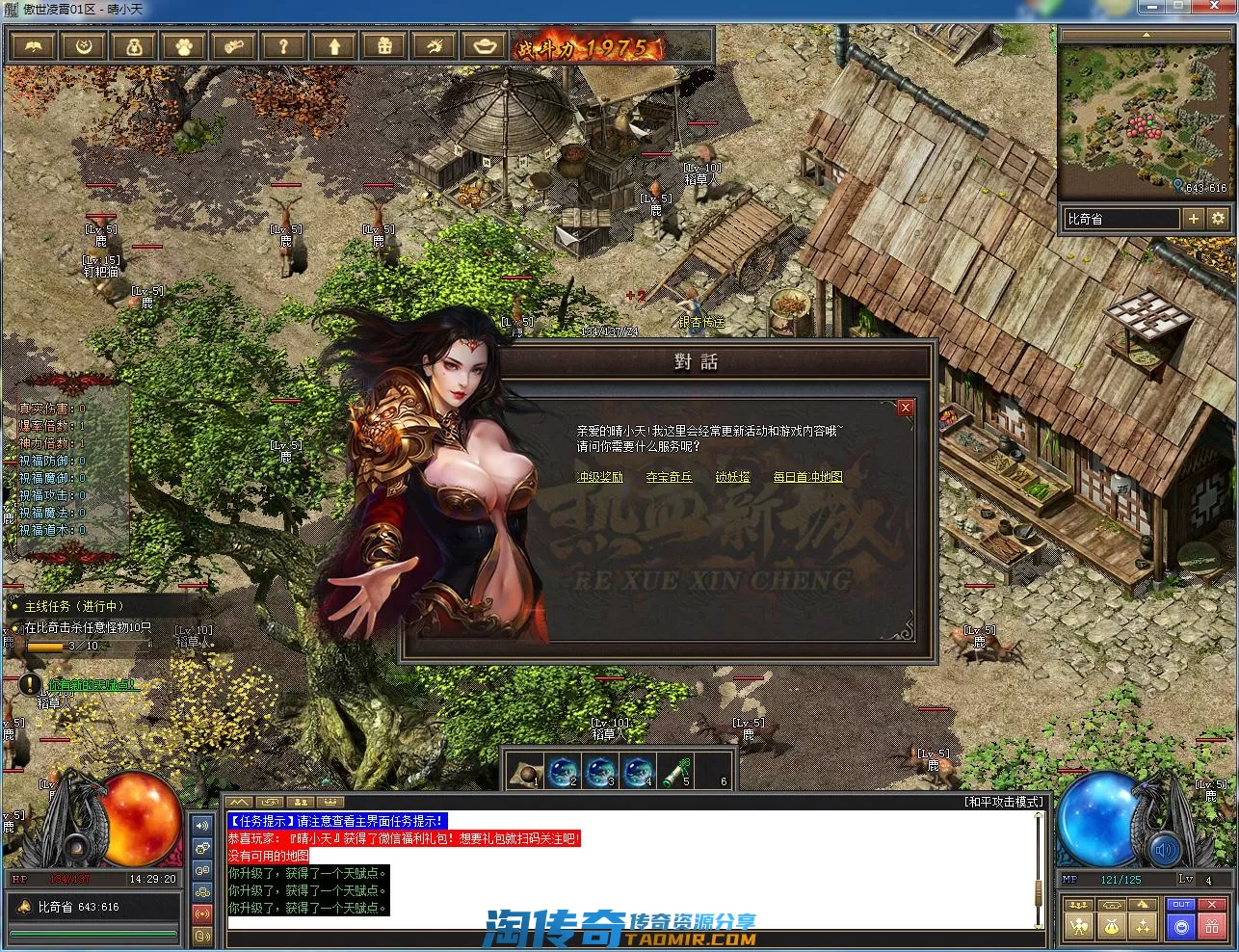Click the blue OUT button
This screenshot has height=952, width=1239.
1181,905
